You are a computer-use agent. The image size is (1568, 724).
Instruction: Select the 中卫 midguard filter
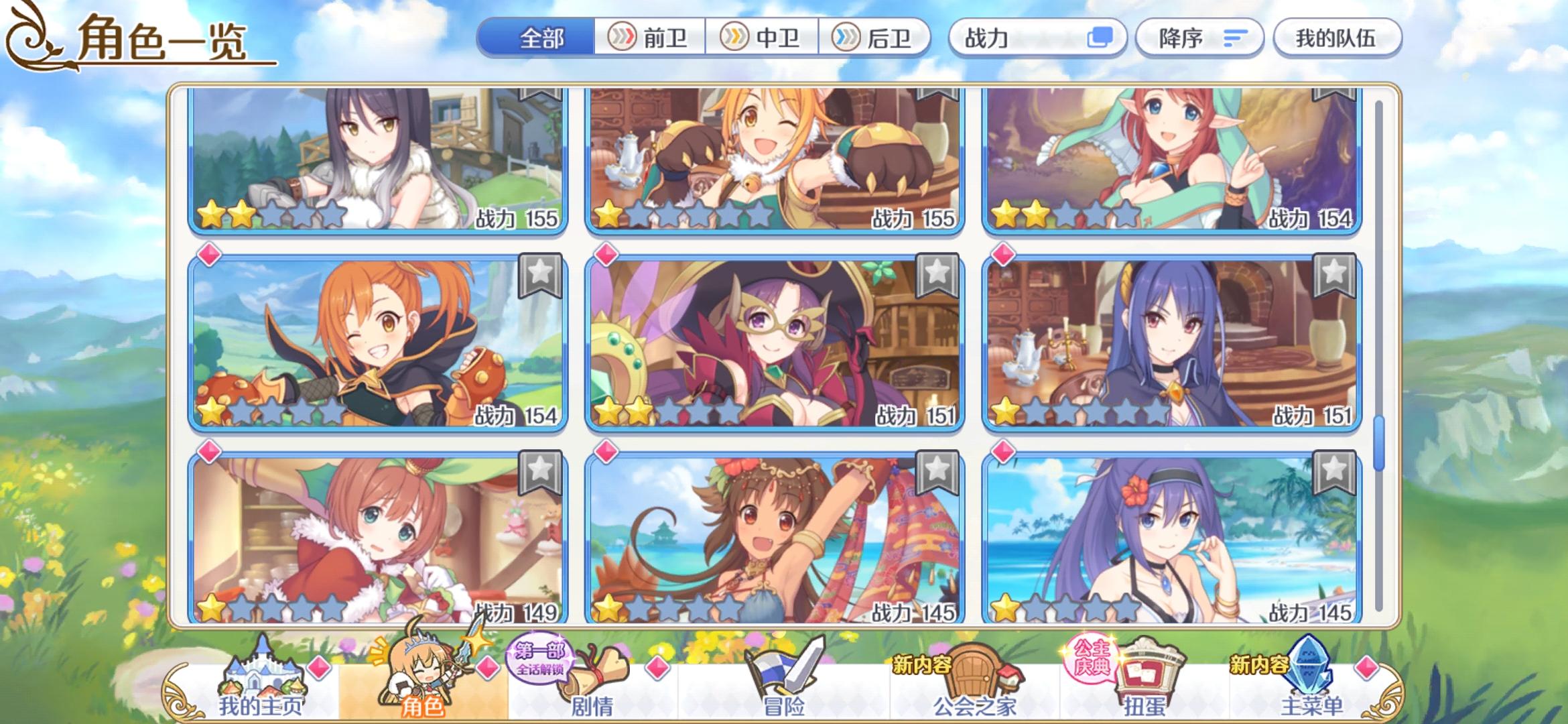(x=763, y=38)
